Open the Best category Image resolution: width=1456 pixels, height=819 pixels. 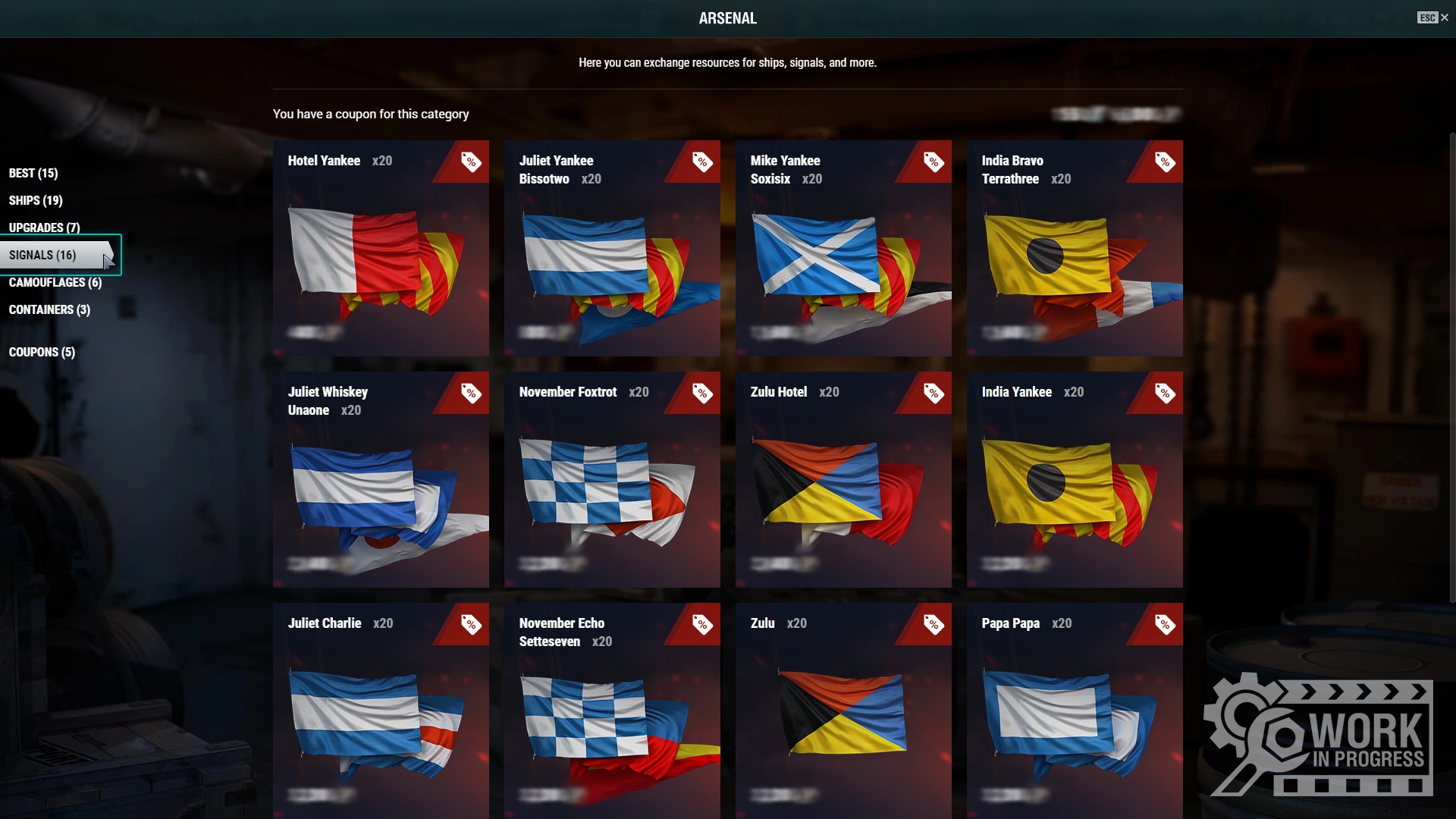click(x=33, y=173)
